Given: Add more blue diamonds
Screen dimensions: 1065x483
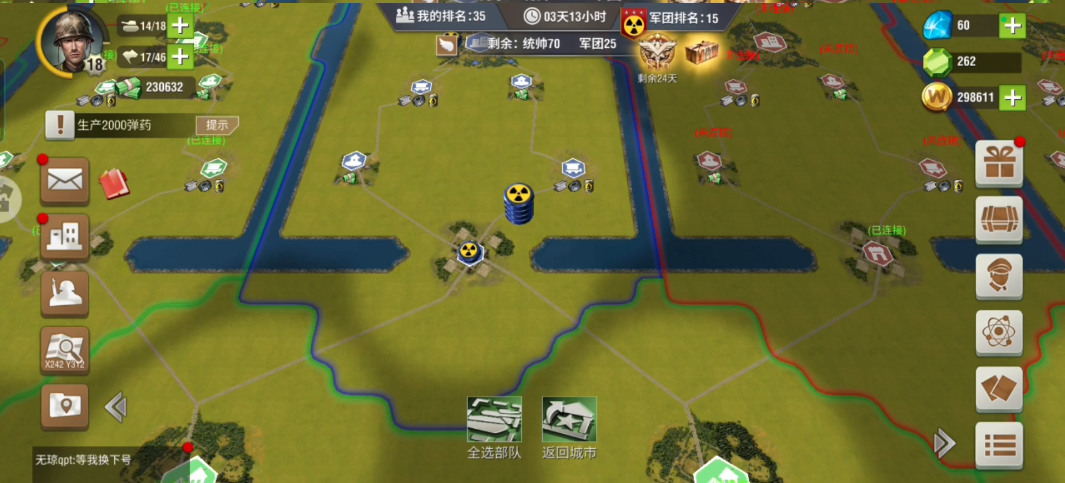Looking at the screenshot, I should pos(1012,26).
